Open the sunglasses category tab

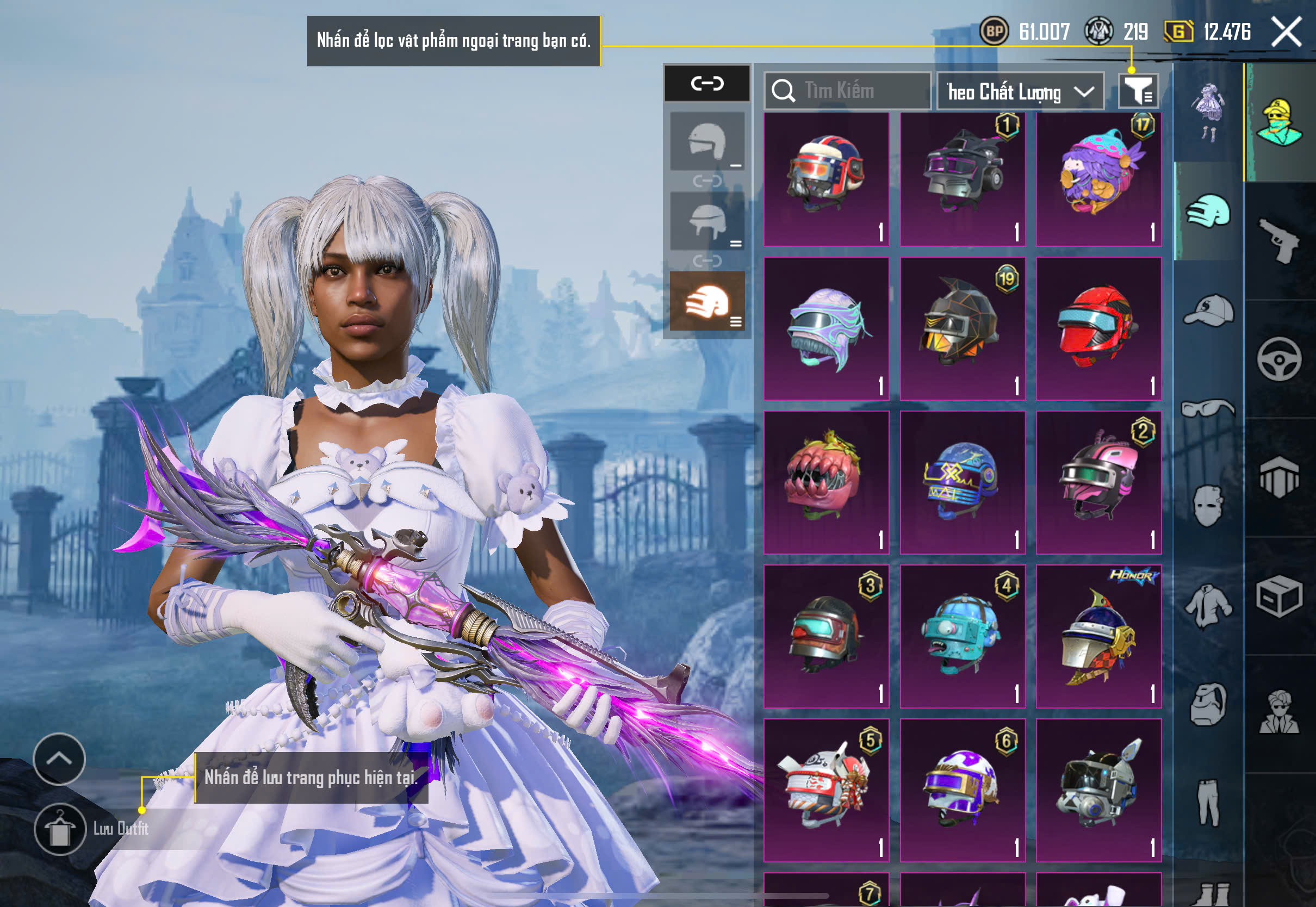click(1209, 408)
